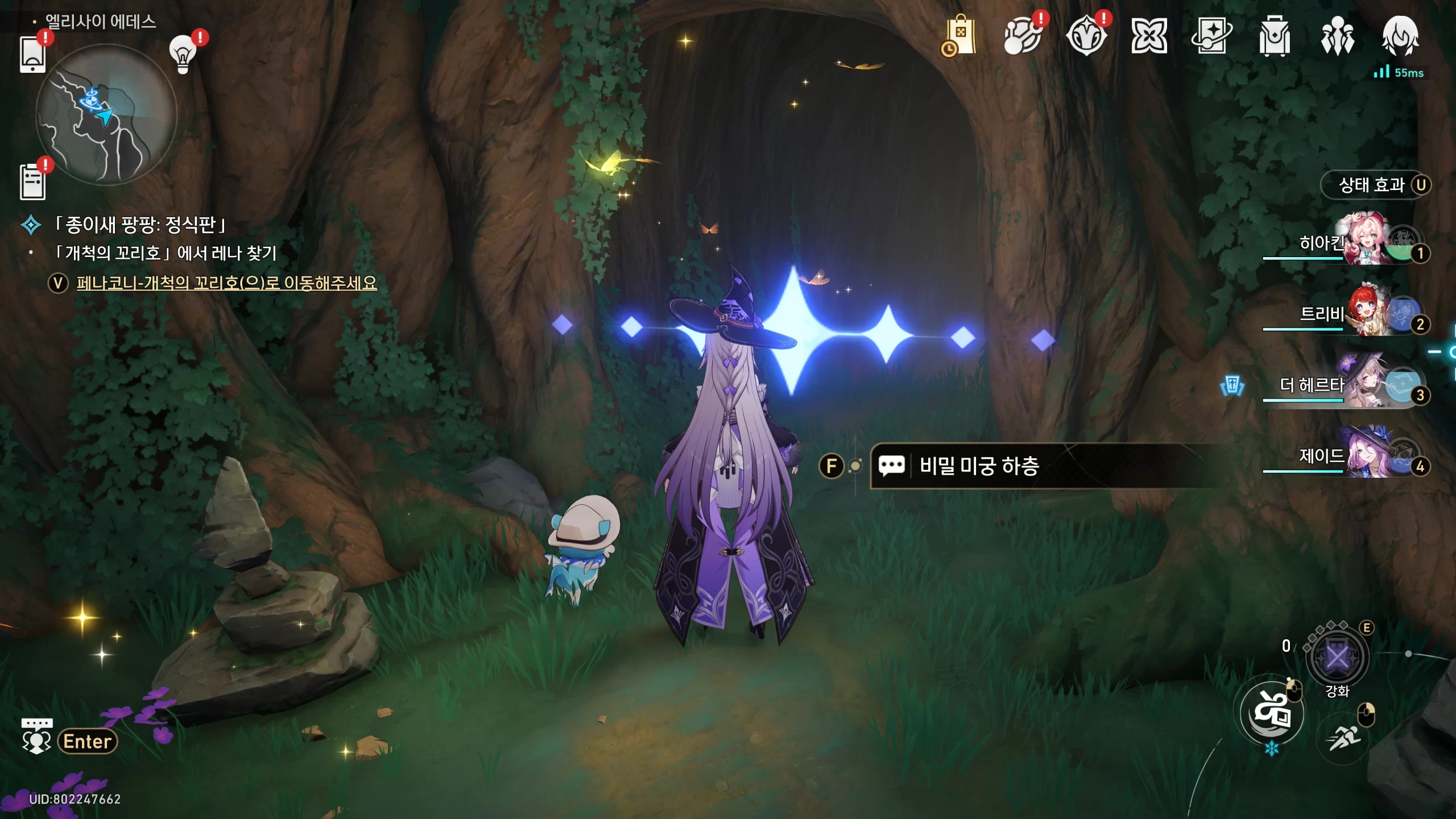Open the phone menu icon

coord(32,55)
